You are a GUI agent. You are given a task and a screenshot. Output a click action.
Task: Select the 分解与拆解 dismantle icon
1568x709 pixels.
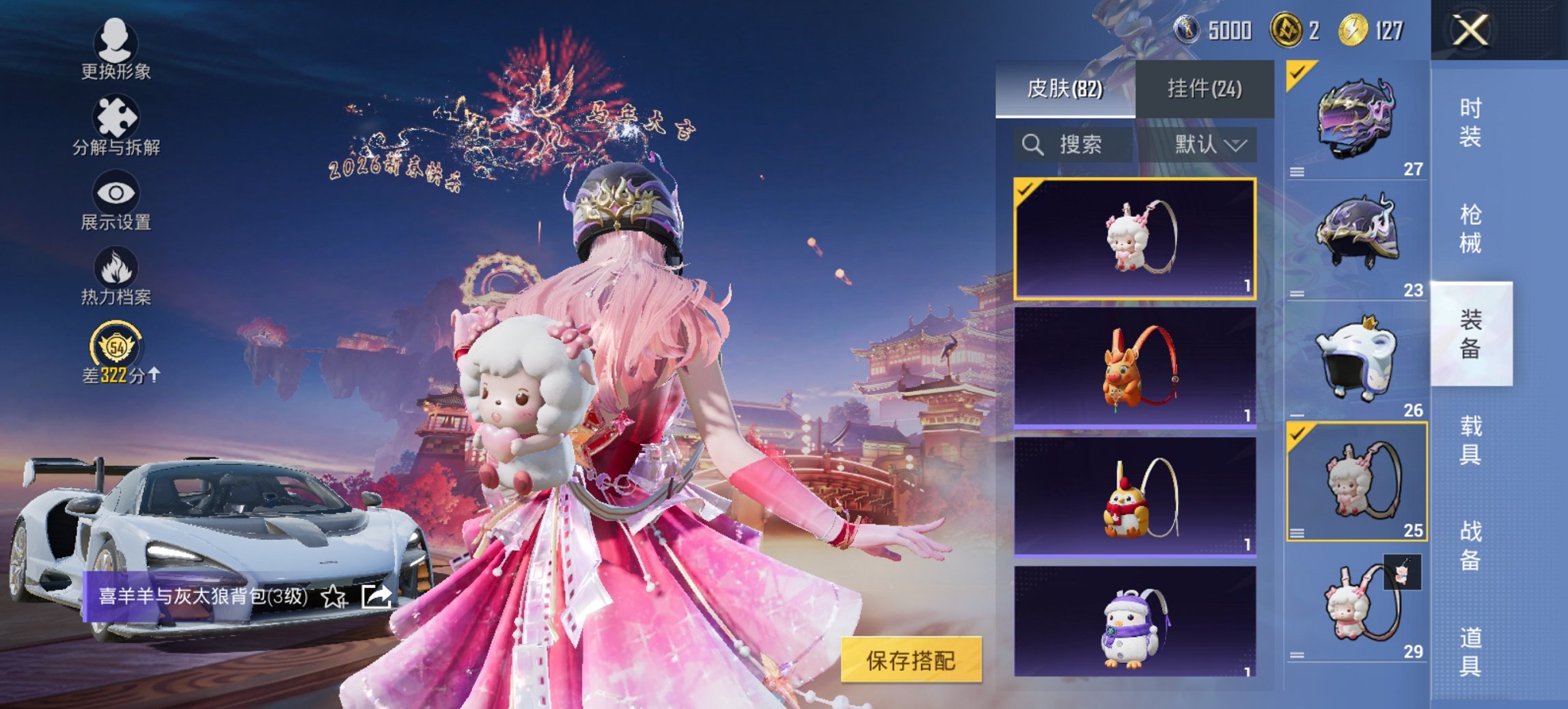(118, 116)
